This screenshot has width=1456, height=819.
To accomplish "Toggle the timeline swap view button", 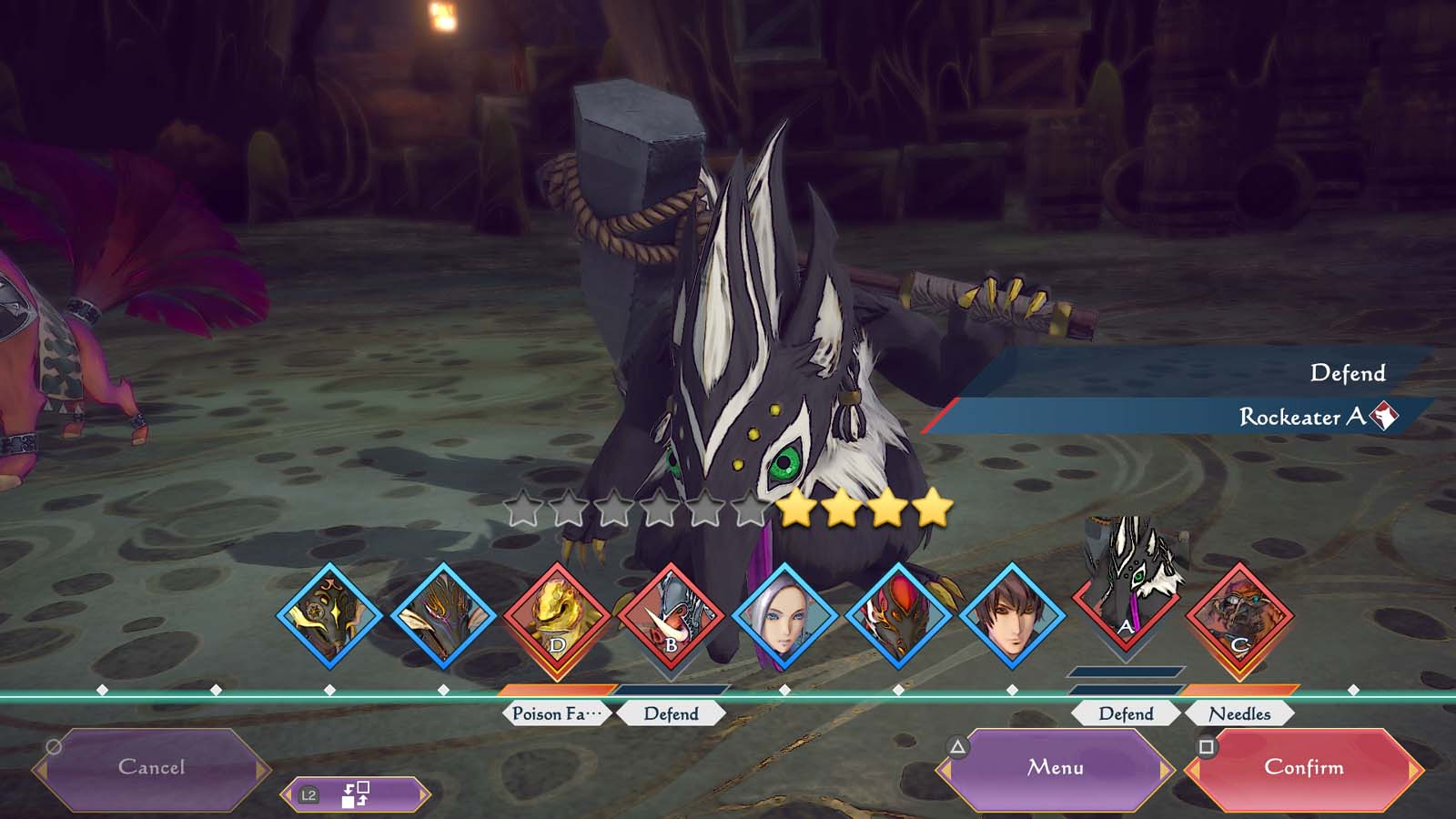I will [355, 794].
